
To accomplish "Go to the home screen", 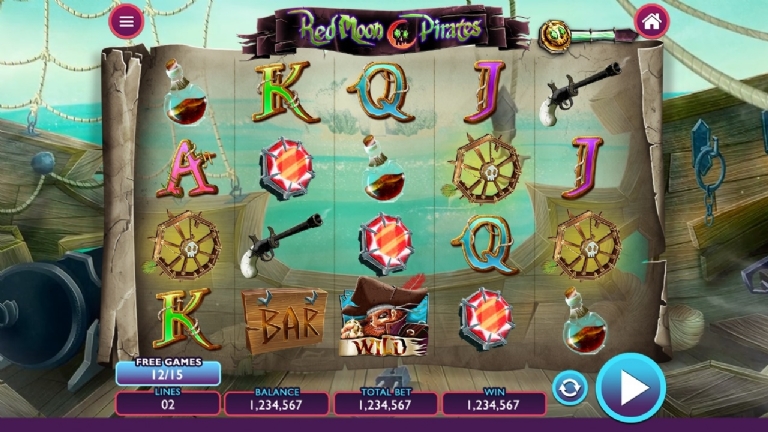I will [651, 20].
